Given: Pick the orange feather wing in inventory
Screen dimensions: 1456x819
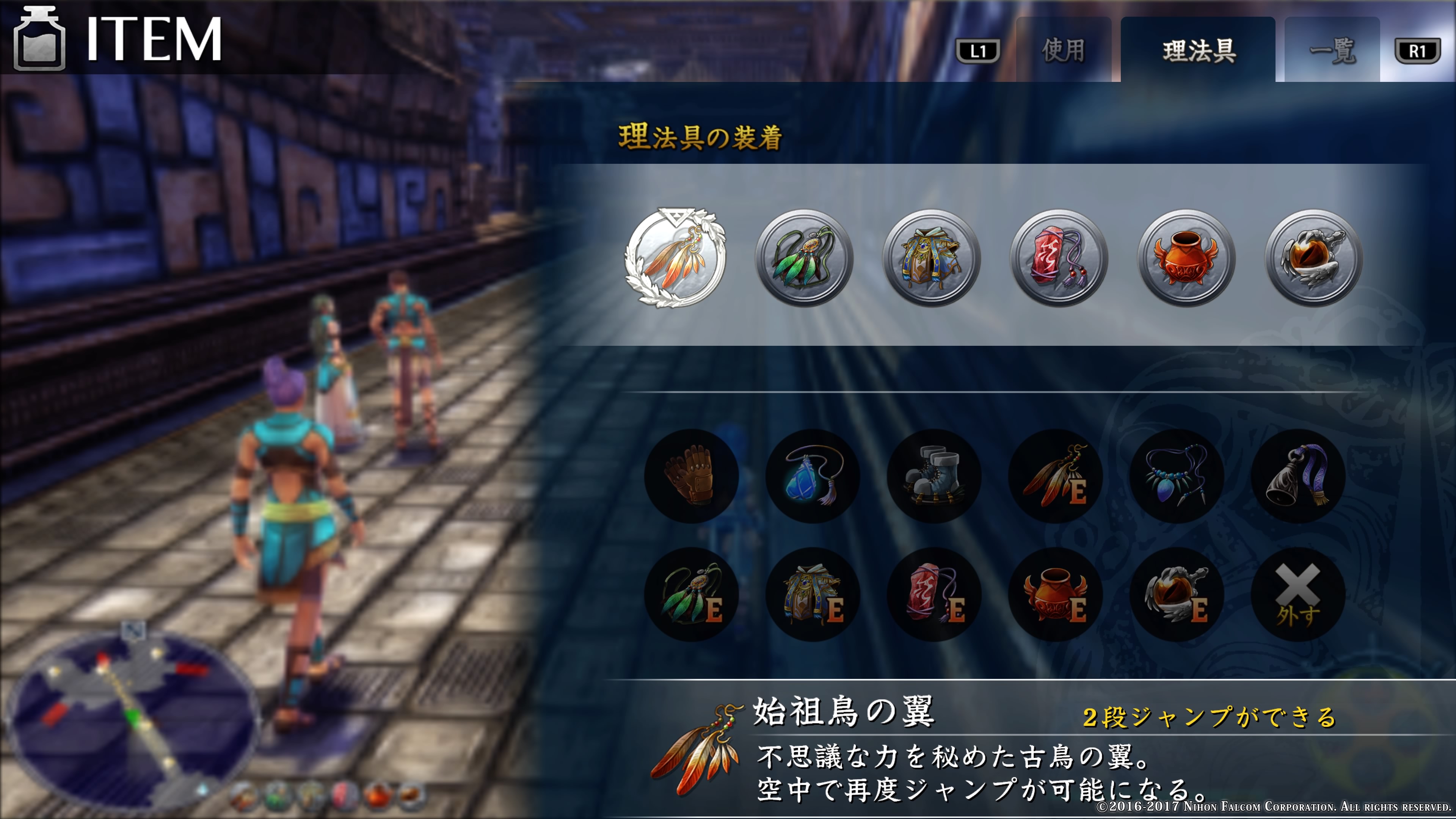Looking at the screenshot, I should click(1055, 476).
